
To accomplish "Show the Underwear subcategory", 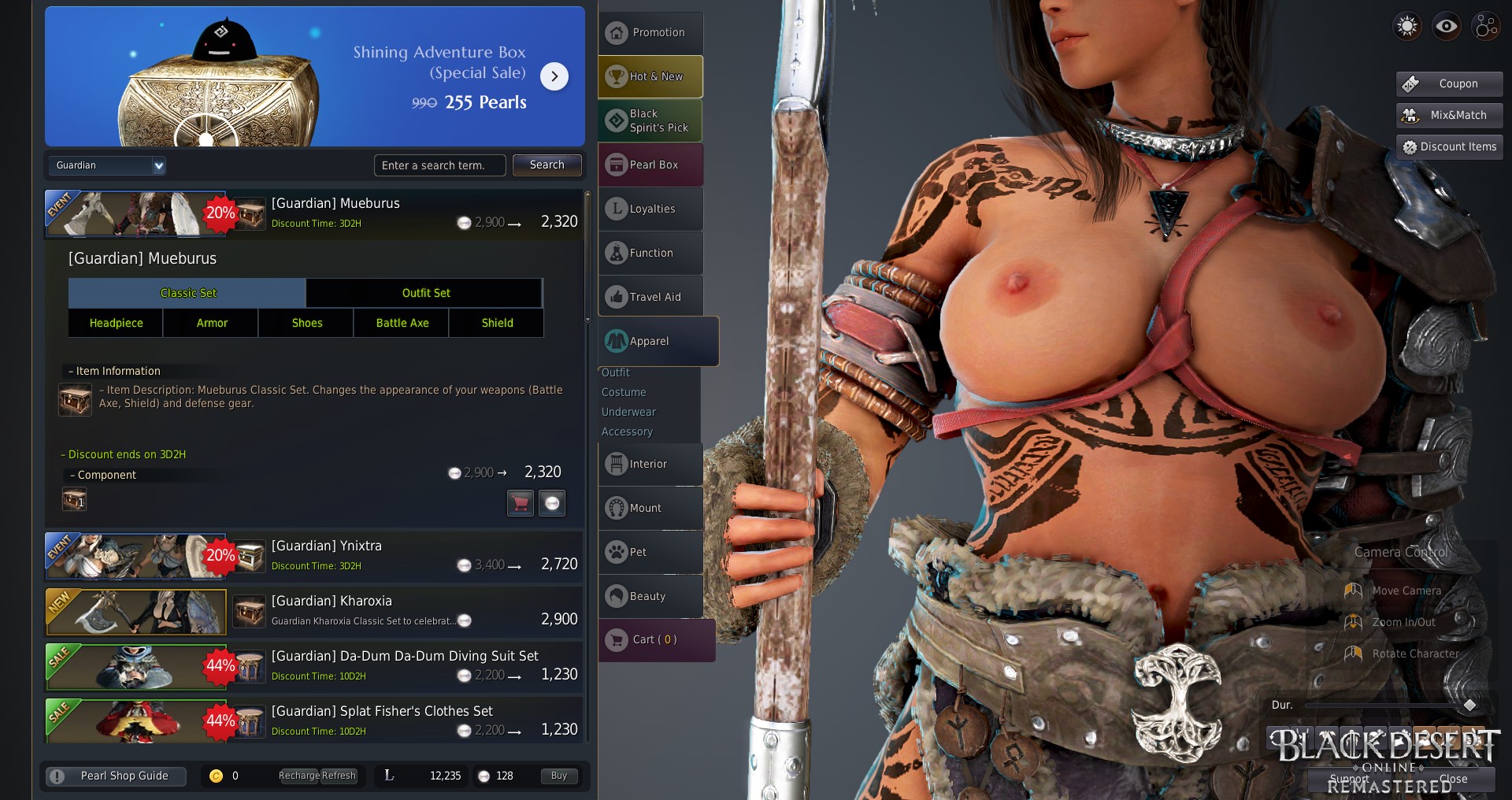I will [x=628, y=412].
